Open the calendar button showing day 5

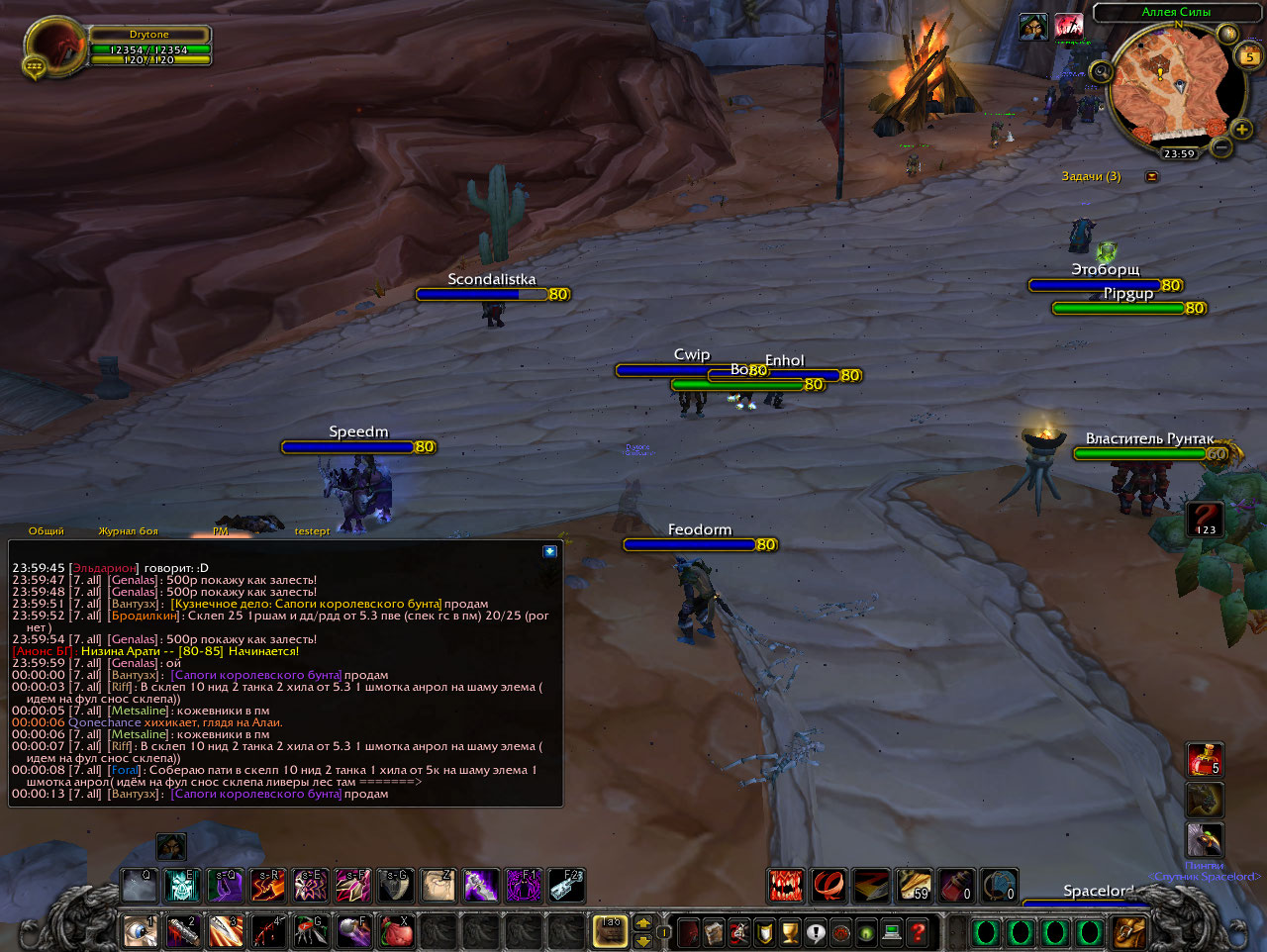pos(1249,55)
